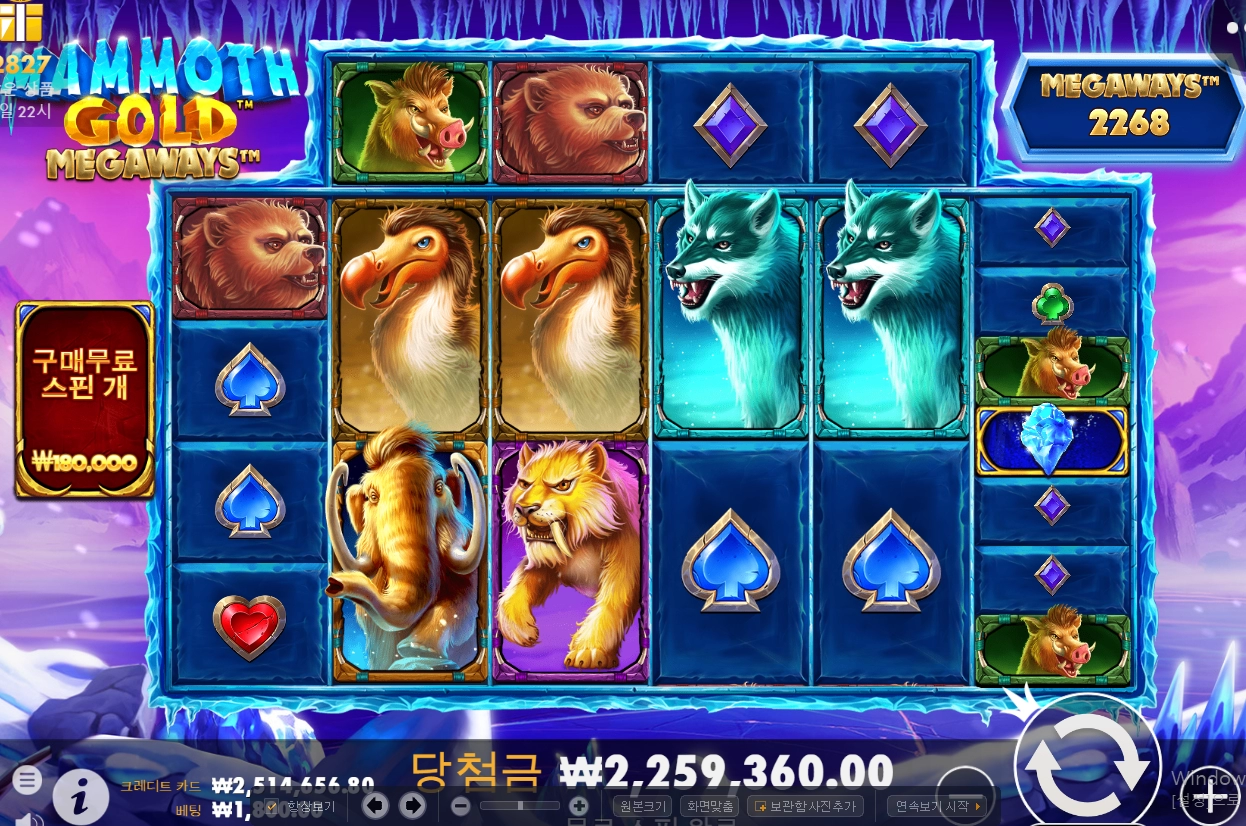Click the 화면맞춤 fit-to-screen button
This screenshot has height=826, width=1246.
(x=708, y=806)
